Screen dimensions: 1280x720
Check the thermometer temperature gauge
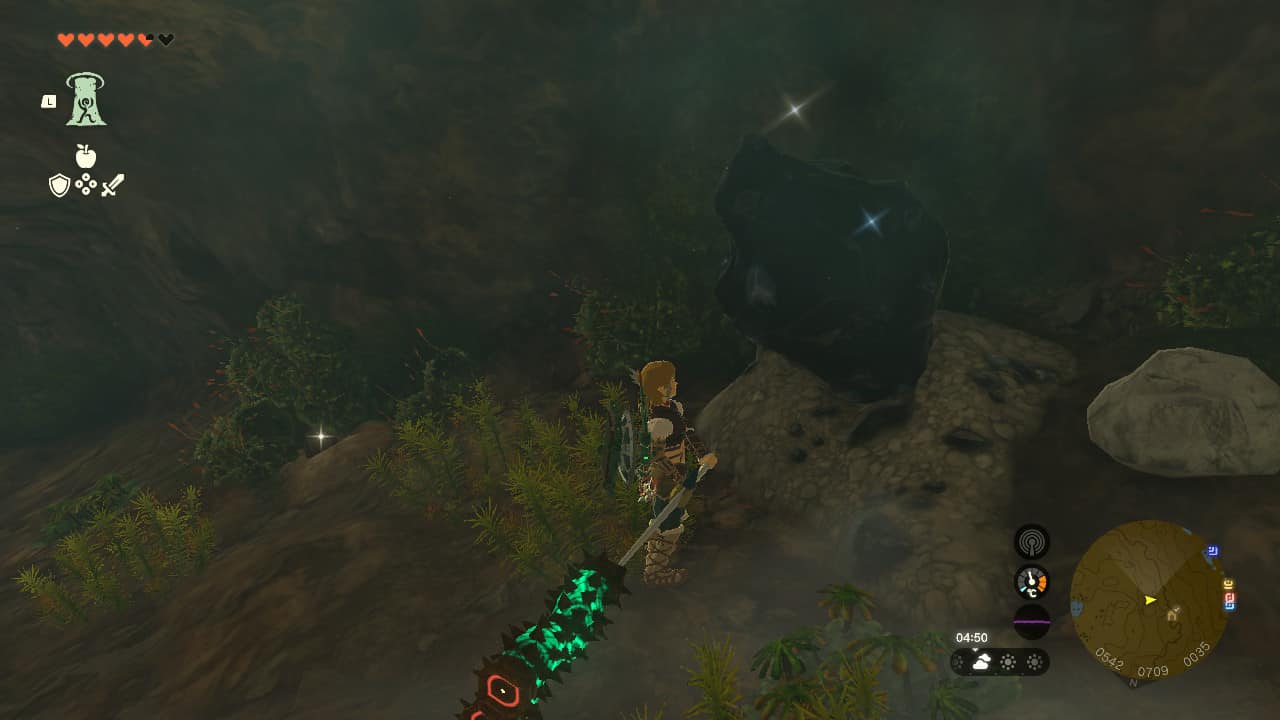pos(1031,582)
